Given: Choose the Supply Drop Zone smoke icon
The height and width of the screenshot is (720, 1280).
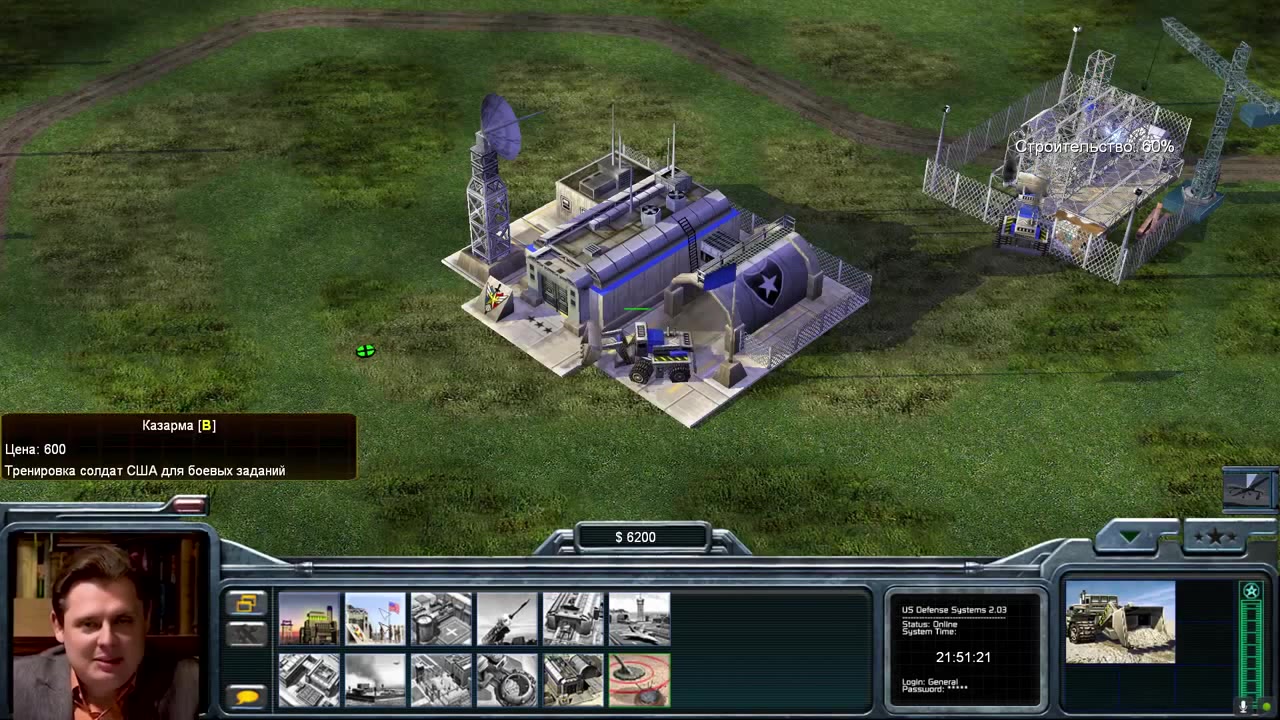Looking at the screenshot, I should [375, 680].
